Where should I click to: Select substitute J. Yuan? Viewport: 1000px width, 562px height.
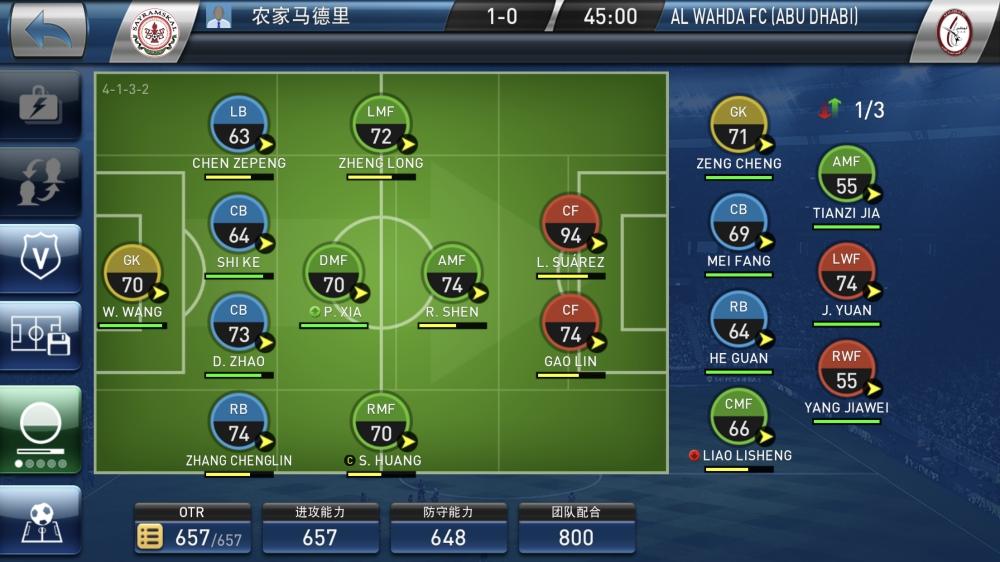tap(846, 272)
